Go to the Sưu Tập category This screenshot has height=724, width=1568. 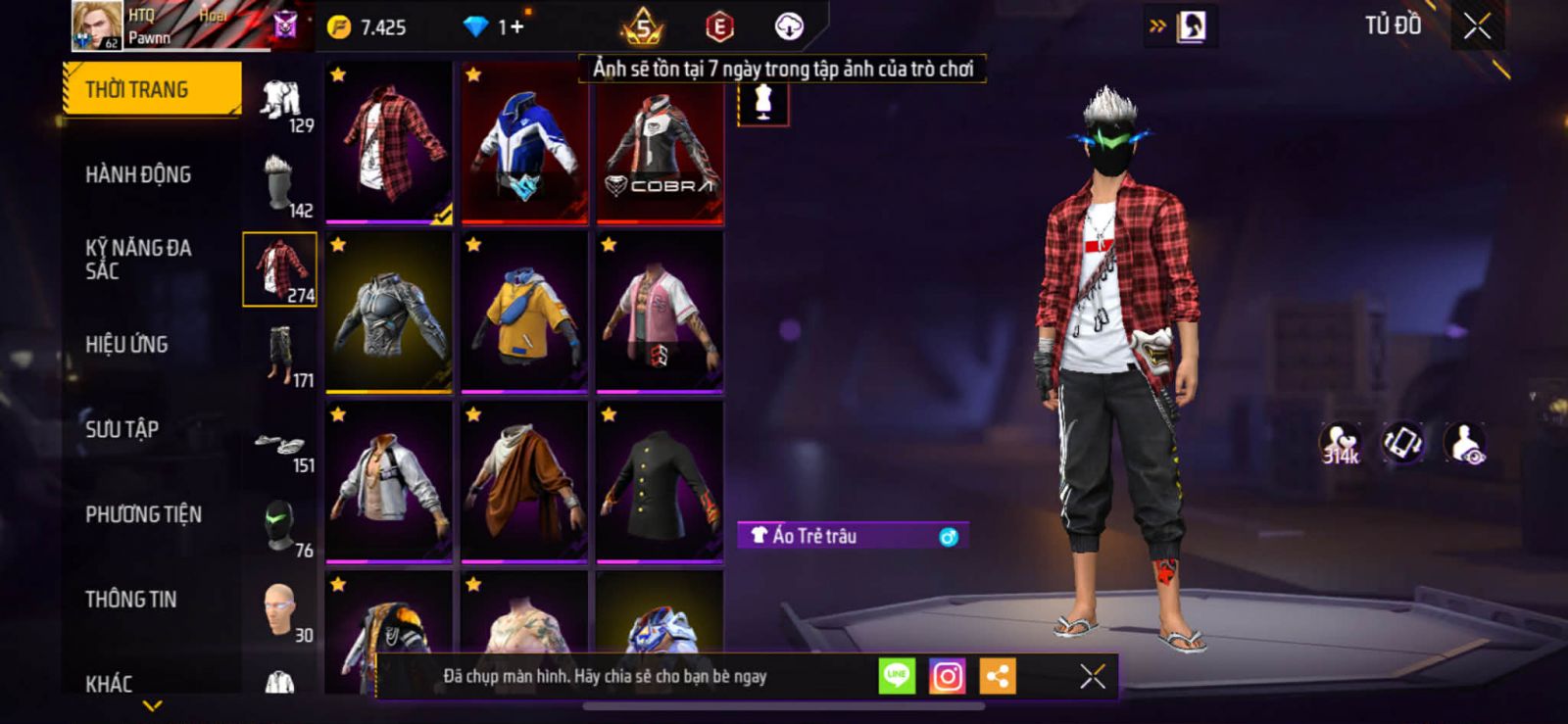coord(122,429)
